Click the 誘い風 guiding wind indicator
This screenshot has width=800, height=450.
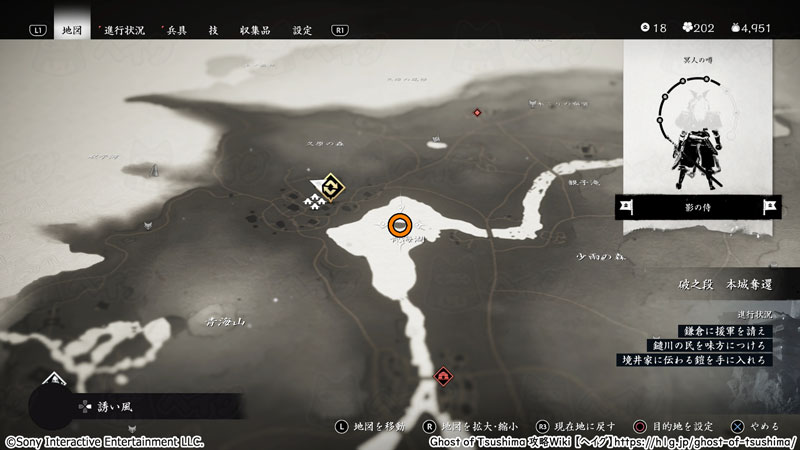(100, 407)
